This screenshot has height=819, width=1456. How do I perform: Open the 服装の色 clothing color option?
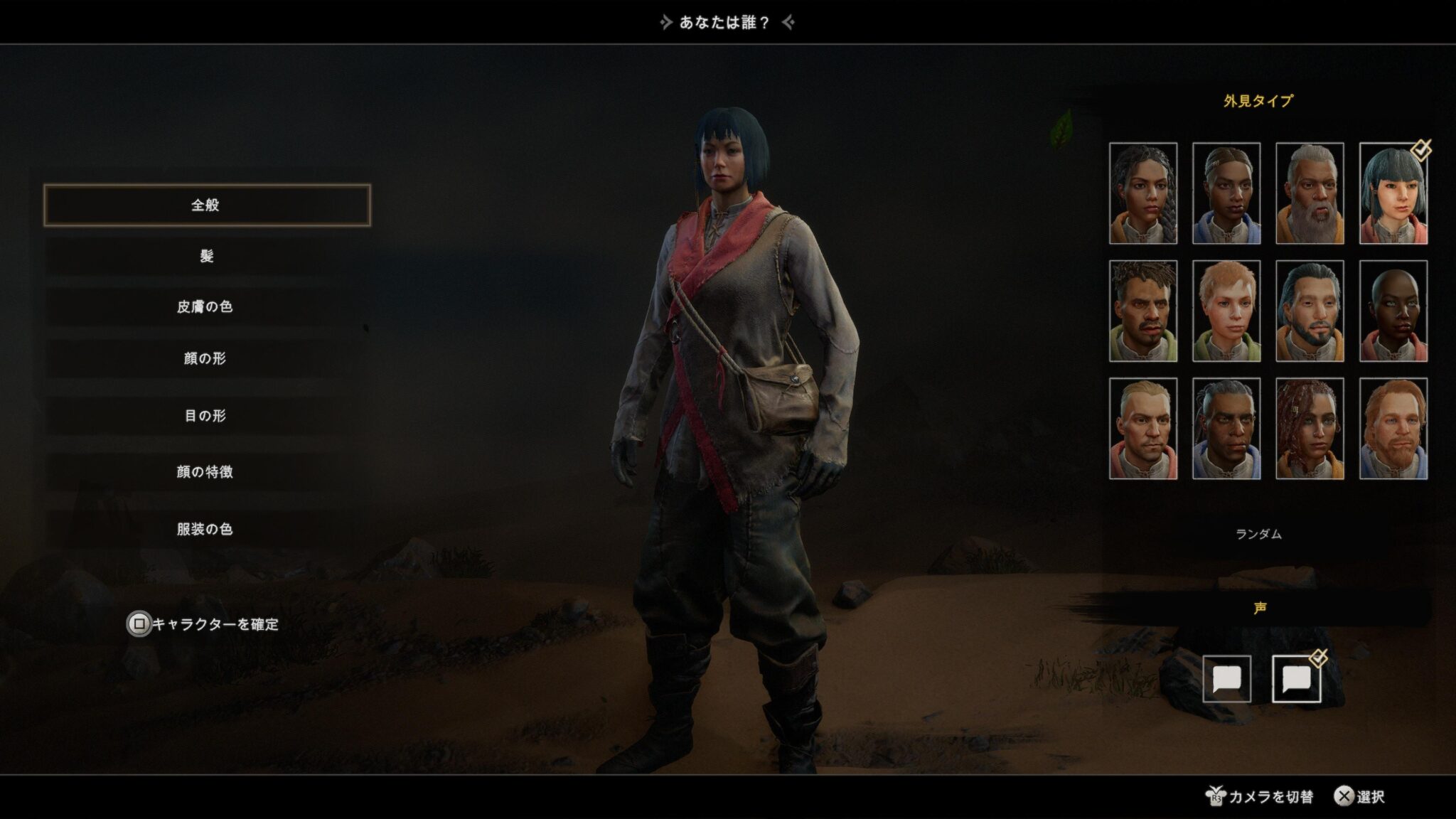tap(205, 529)
